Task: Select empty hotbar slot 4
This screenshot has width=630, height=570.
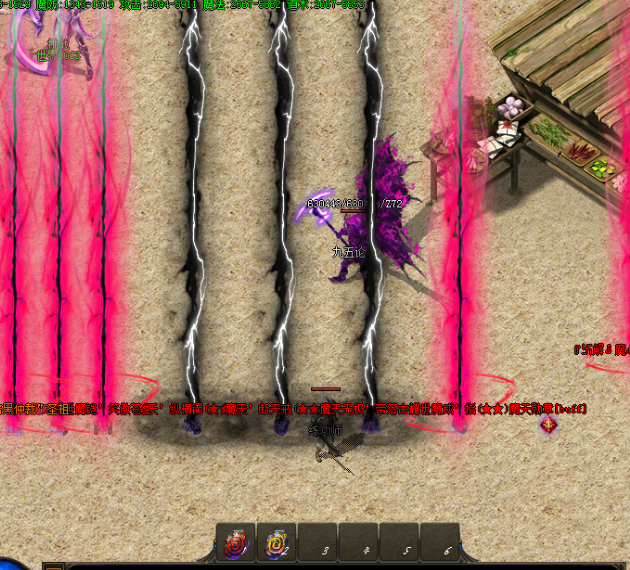Action: coord(359,543)
